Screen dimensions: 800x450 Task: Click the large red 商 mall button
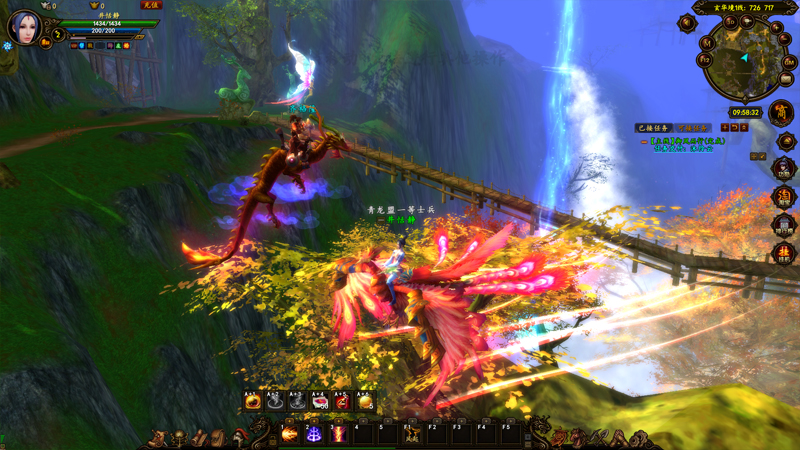[x=781, y=113]
